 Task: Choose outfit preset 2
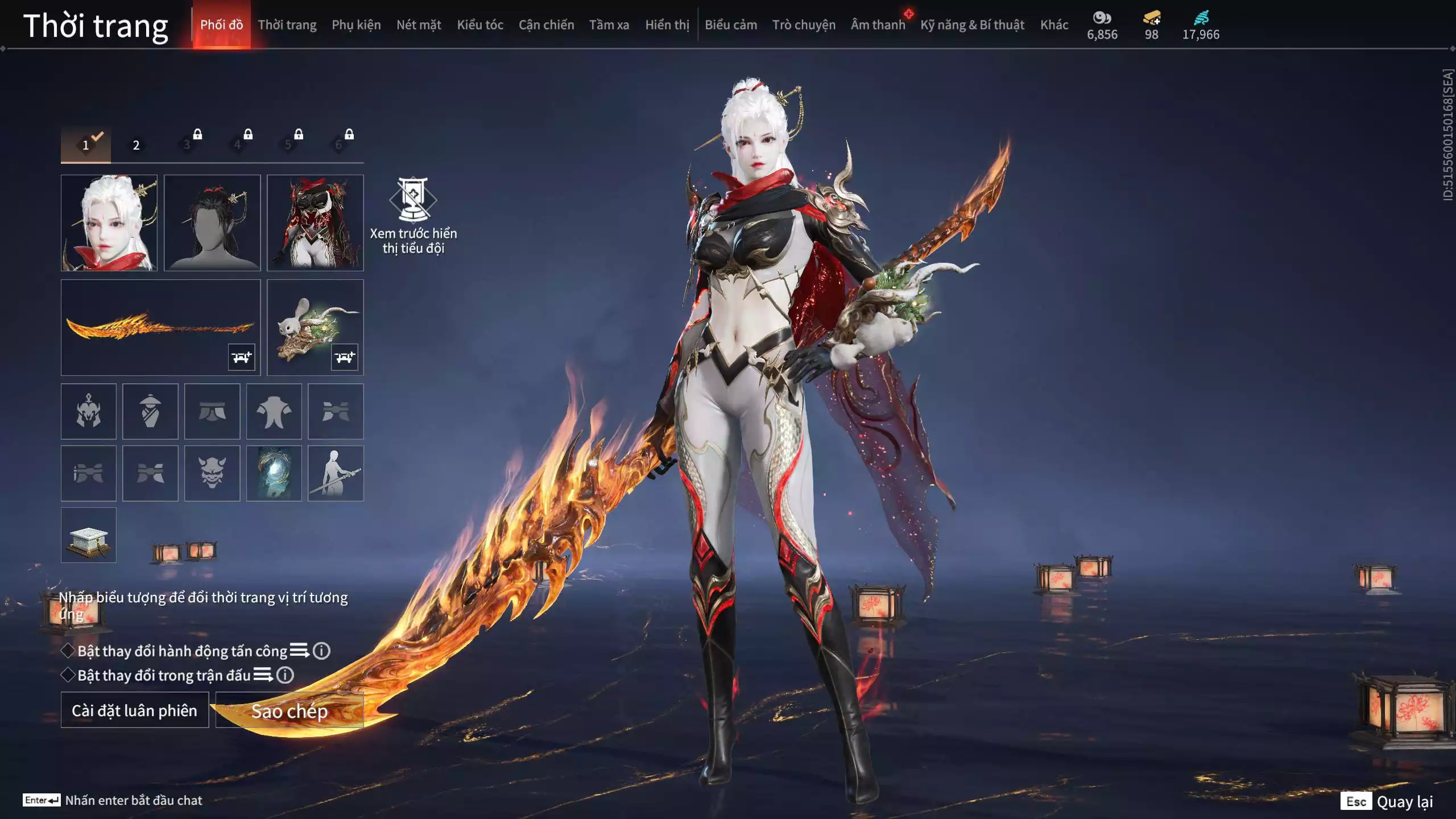(x=136, y=145)
